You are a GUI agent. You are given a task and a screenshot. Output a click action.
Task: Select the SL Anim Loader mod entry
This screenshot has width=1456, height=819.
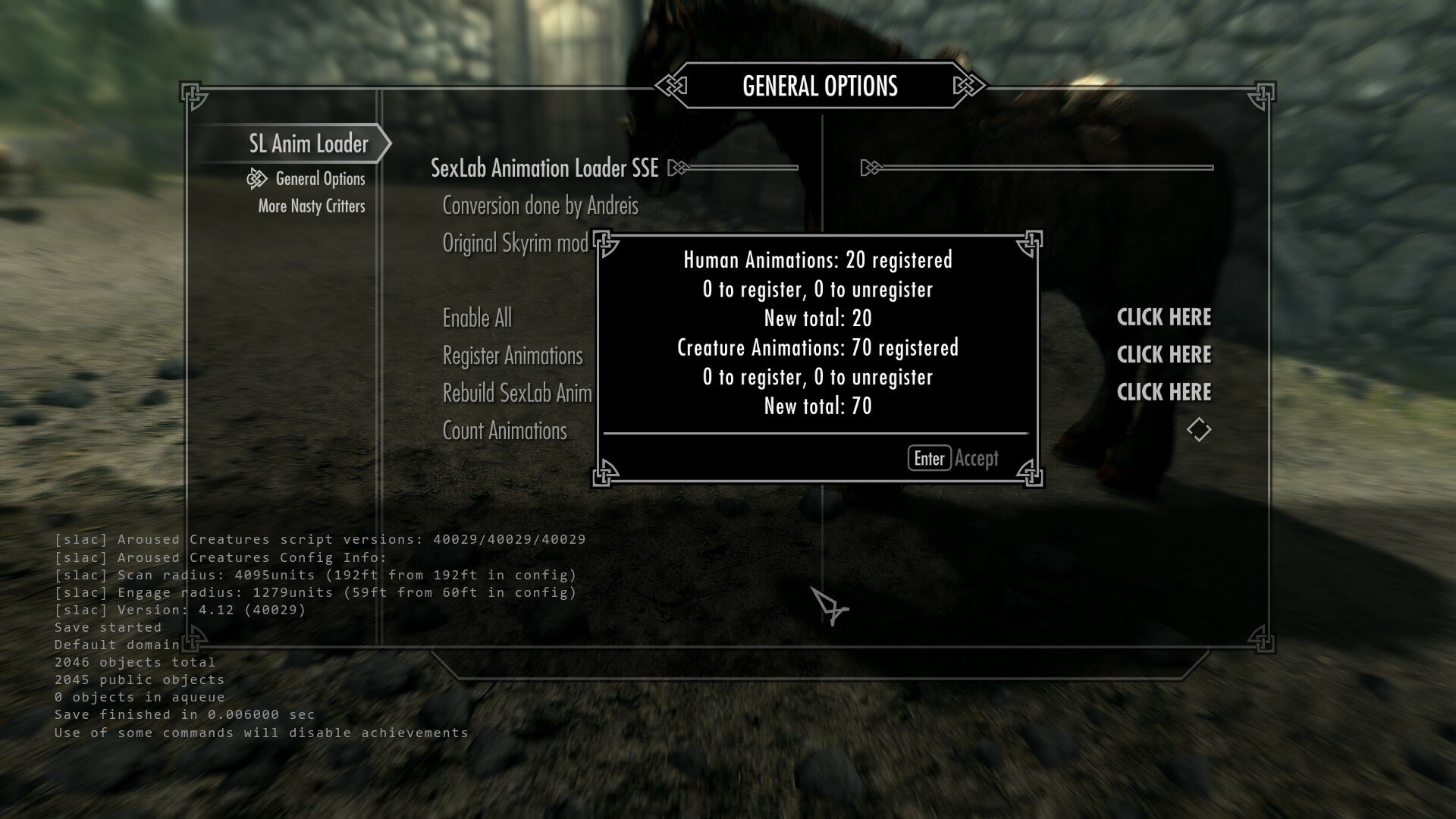point(309,143)
